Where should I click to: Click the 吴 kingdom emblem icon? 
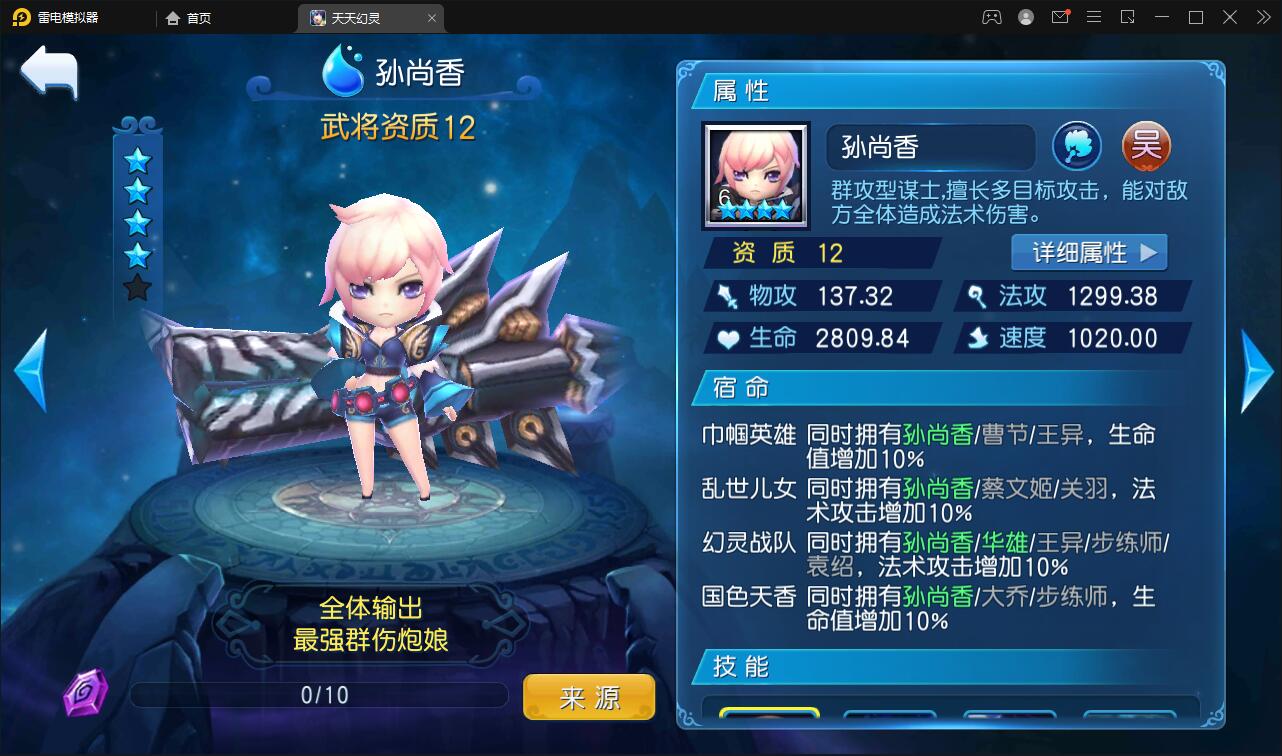click(1146, 145)
